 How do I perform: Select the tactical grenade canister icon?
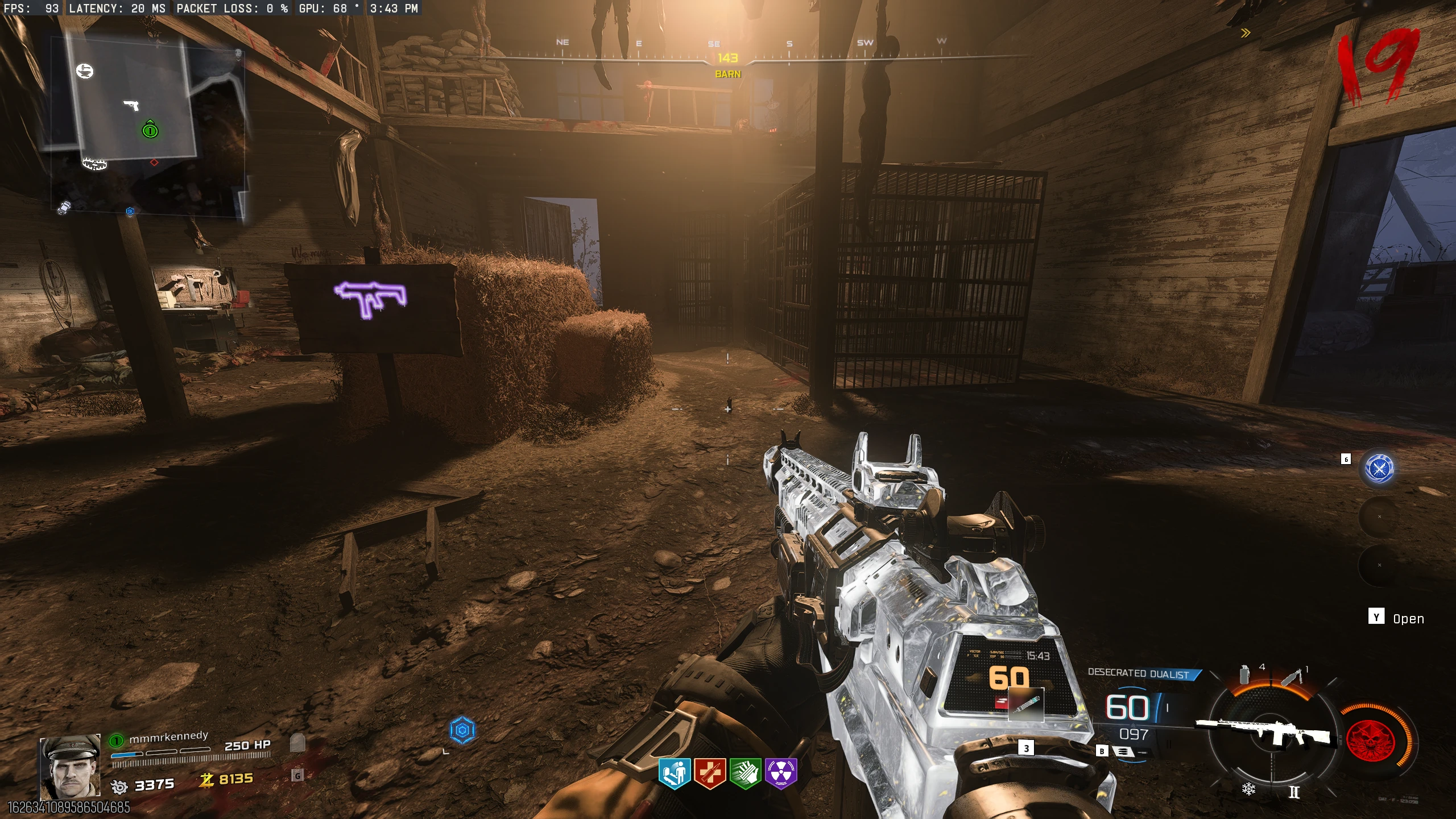coord(1245,674)
